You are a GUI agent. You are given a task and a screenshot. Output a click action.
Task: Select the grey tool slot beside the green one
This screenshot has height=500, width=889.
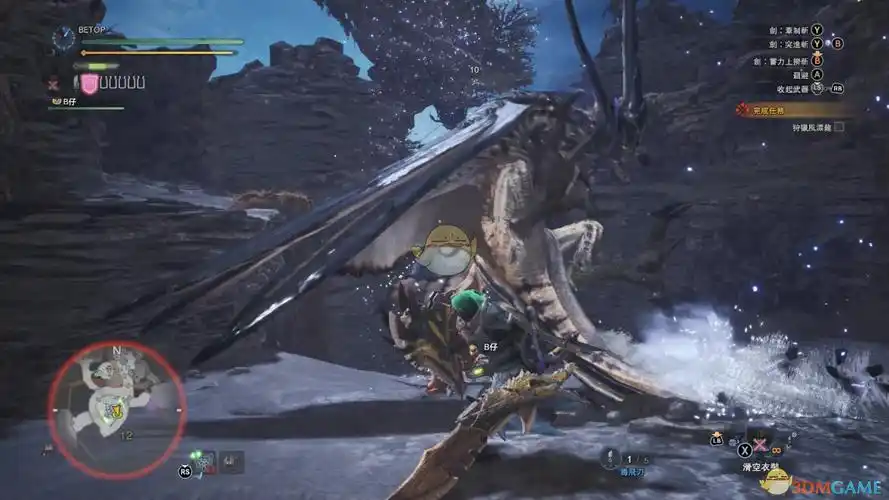tap(232, 461)
